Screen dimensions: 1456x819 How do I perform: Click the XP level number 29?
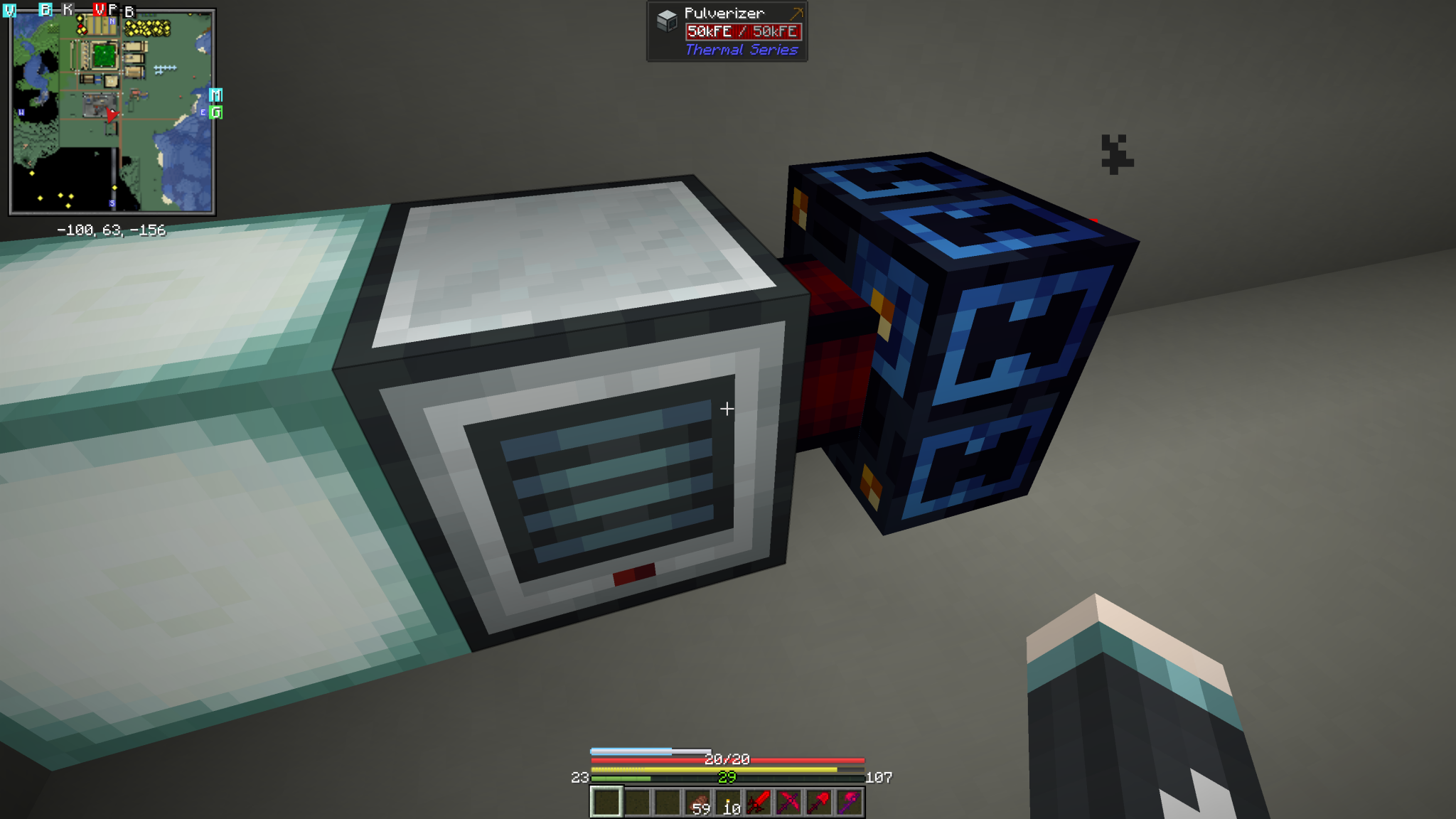tap(727, 778)
